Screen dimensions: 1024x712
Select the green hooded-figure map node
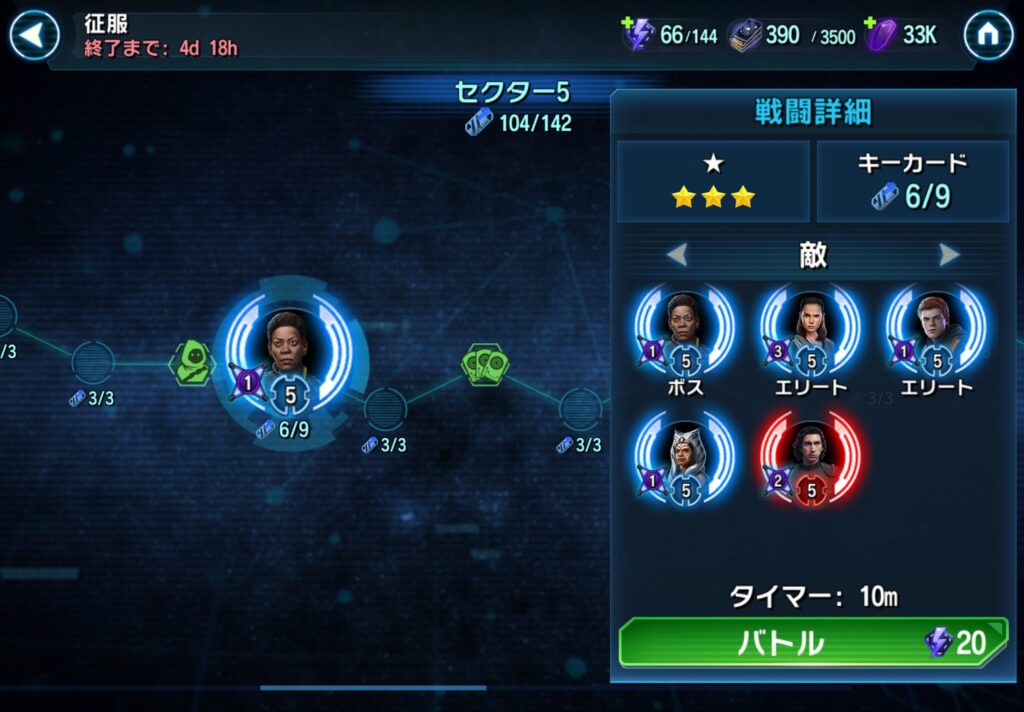tap(191, 362)
